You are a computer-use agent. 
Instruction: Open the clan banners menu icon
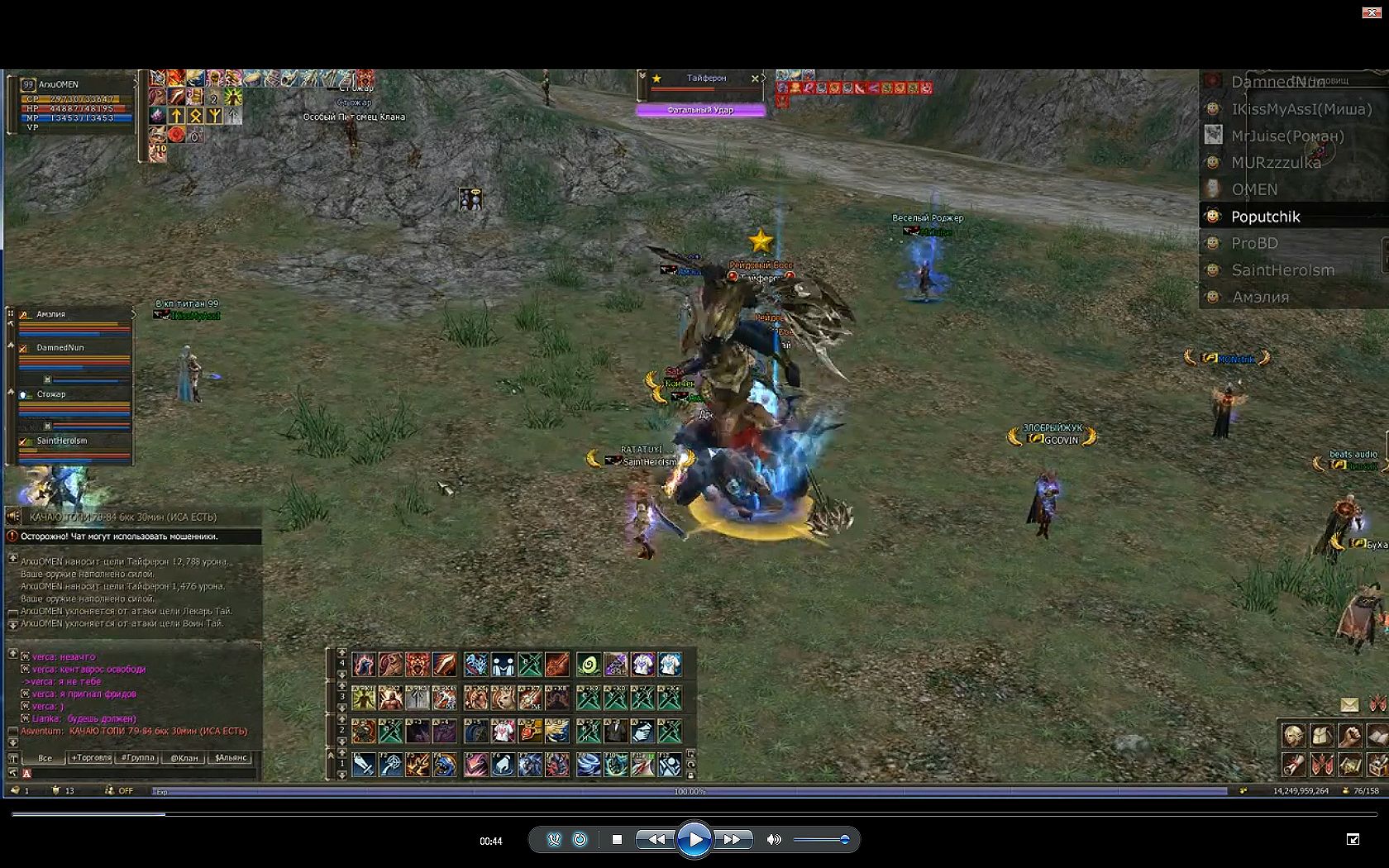point(1321,765)
